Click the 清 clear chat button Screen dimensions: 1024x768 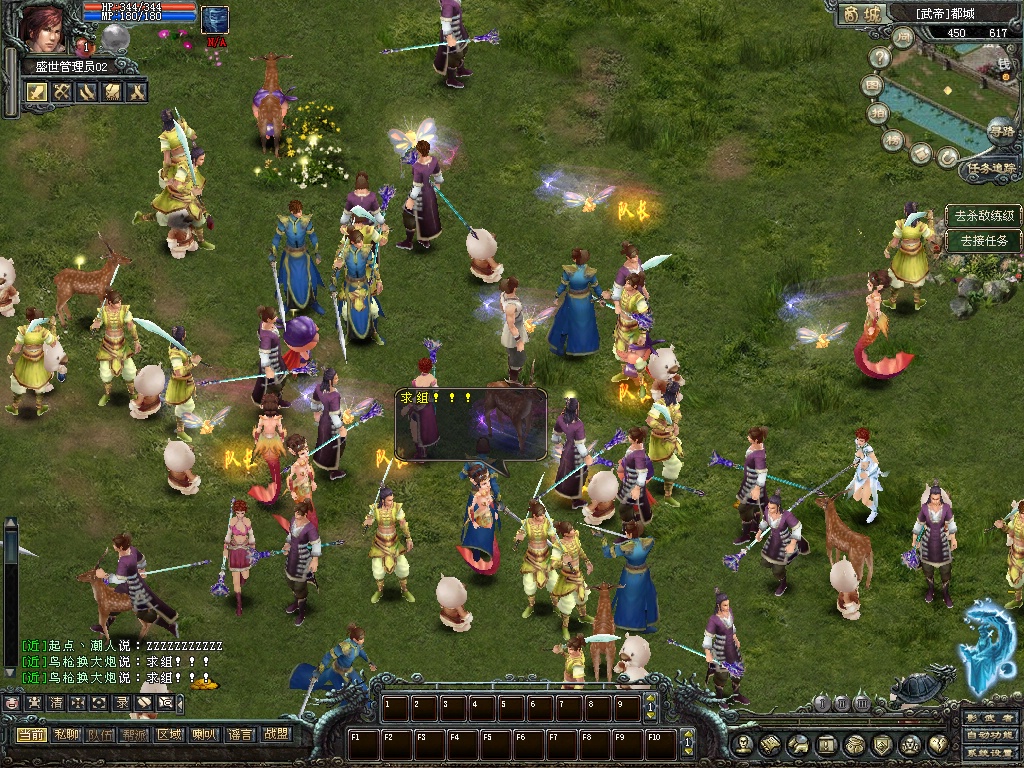click(56, 703)
